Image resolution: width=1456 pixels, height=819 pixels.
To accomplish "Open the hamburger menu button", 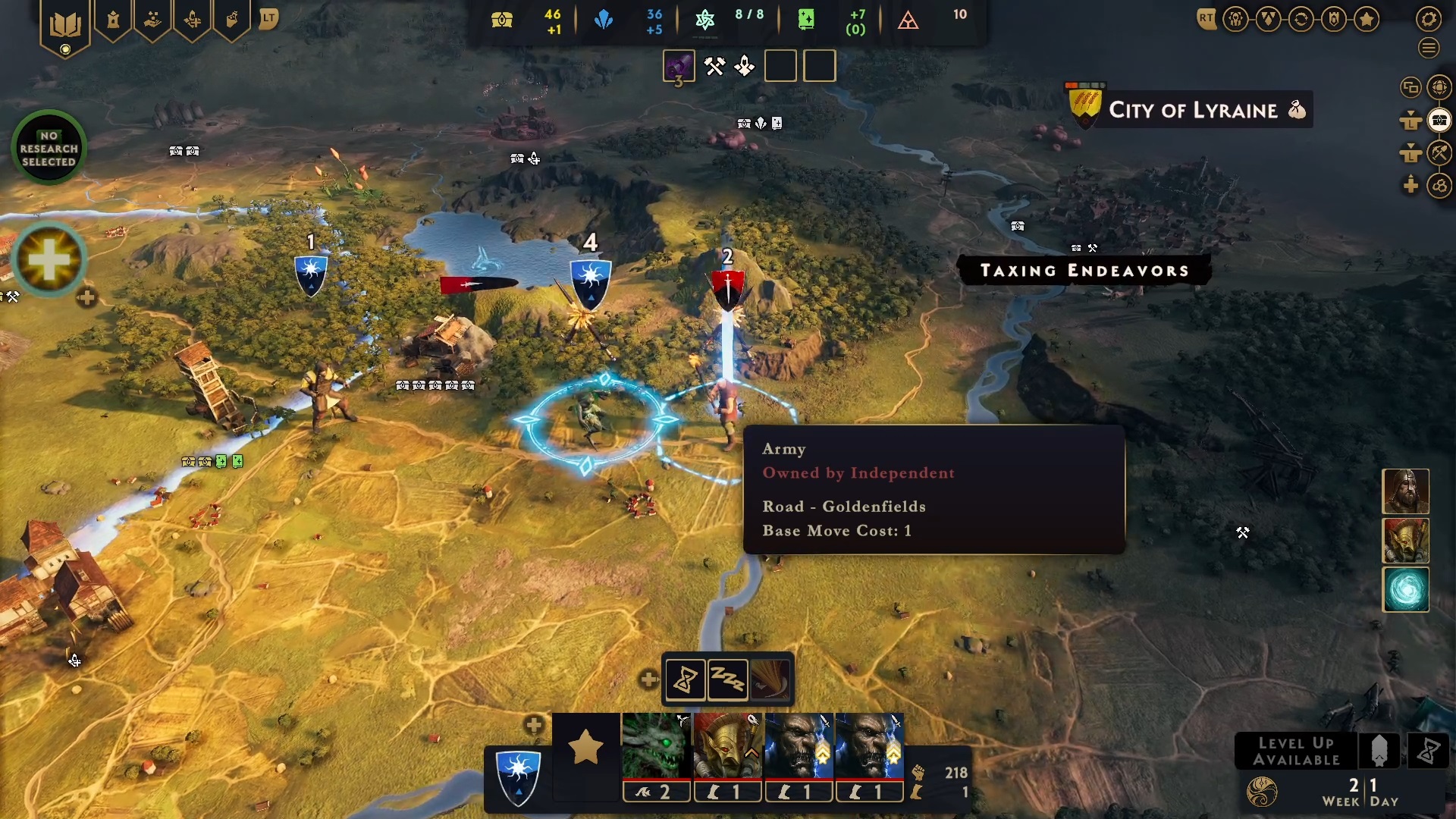I will point(1429,49).
